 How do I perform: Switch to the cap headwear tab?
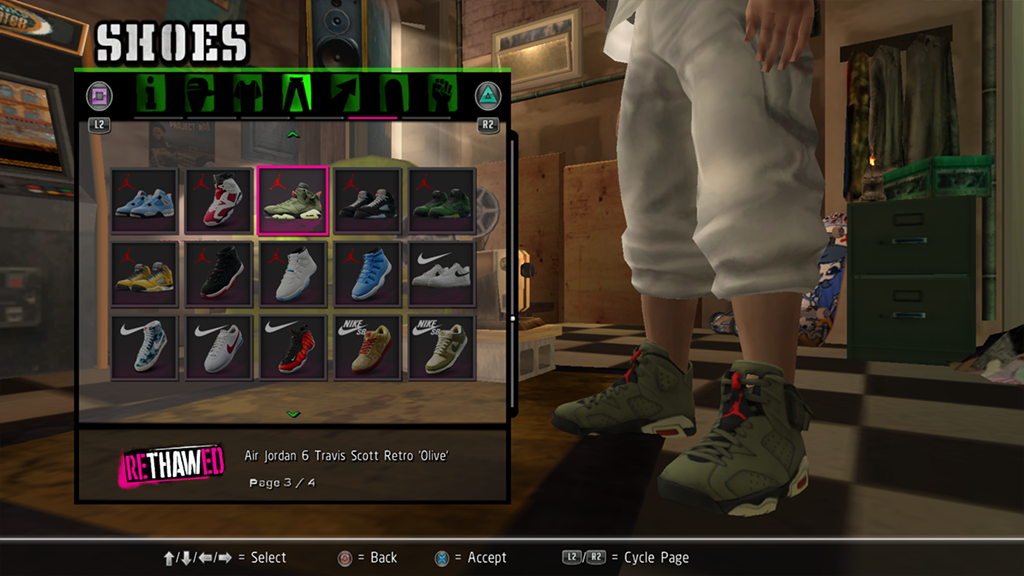[200, 94]
